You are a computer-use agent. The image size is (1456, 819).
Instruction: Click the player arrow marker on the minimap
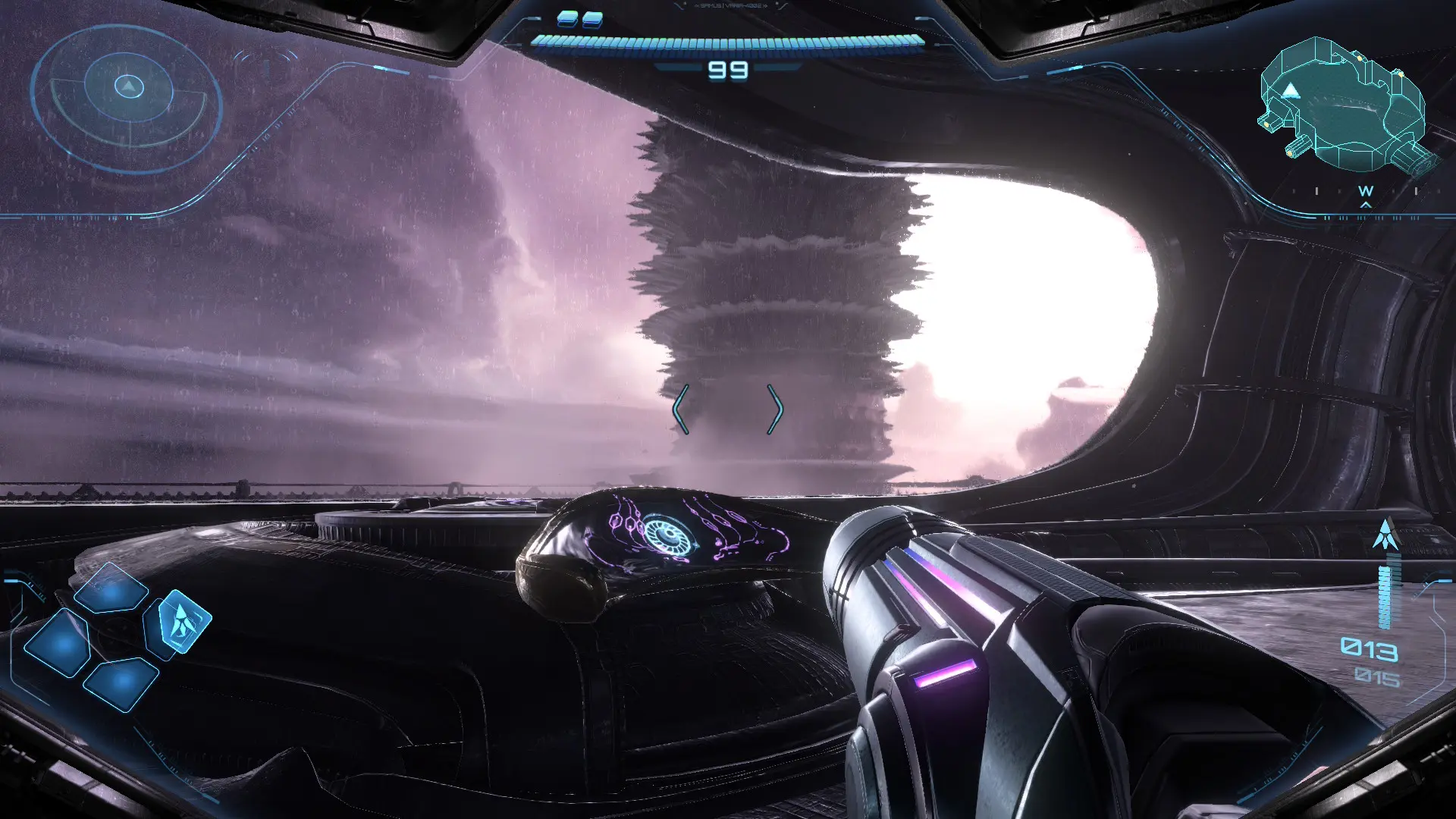tap(1291, 91)
